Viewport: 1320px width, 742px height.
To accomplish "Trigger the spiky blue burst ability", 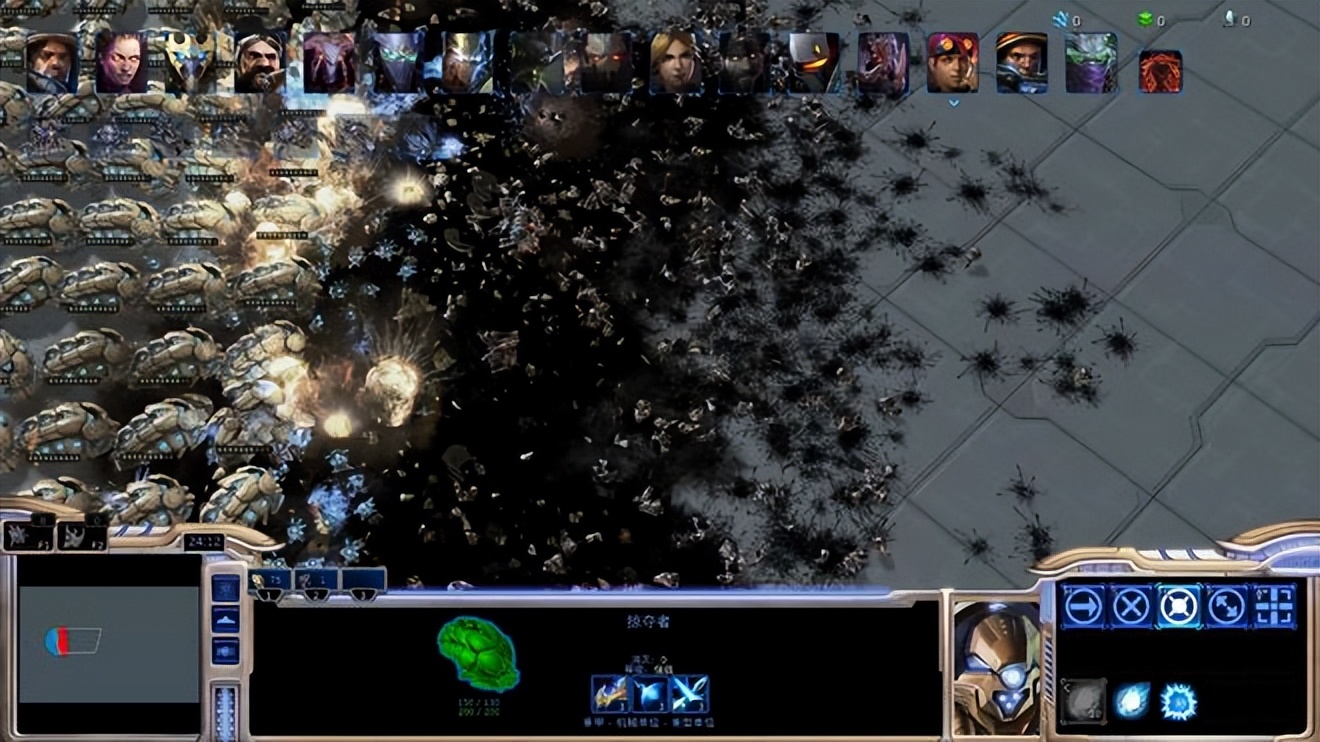I will (1179, 701).
